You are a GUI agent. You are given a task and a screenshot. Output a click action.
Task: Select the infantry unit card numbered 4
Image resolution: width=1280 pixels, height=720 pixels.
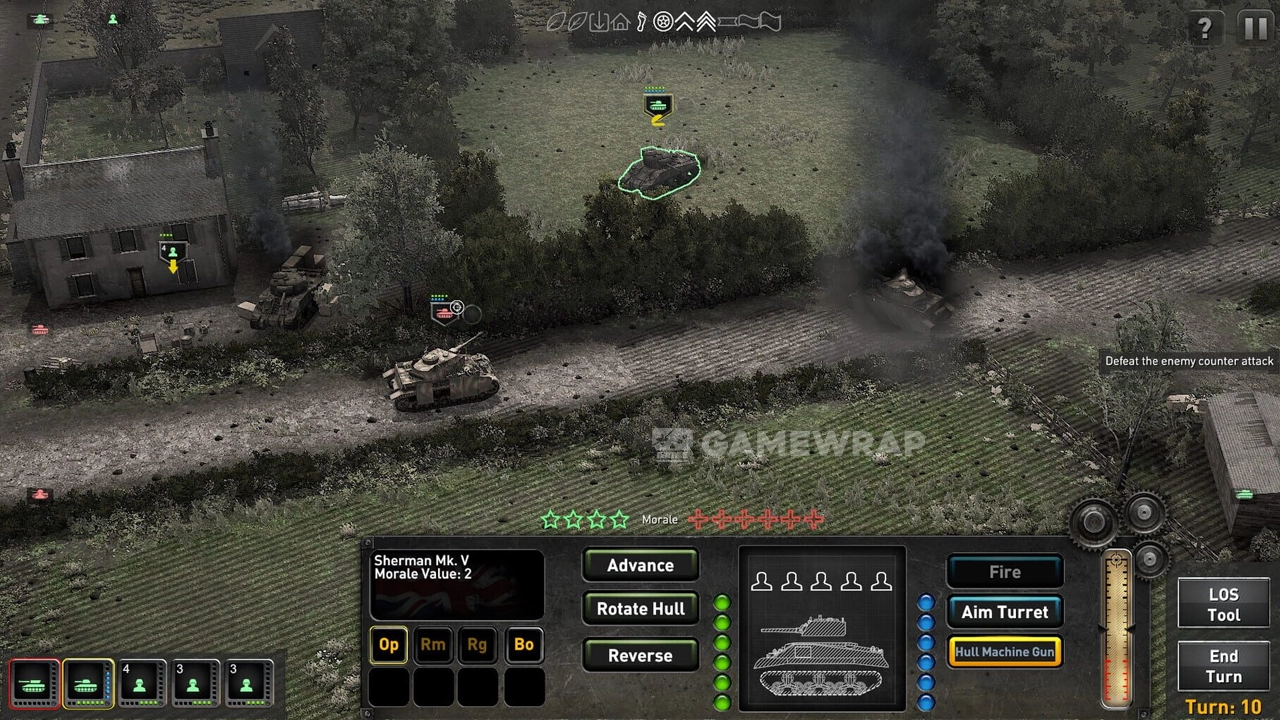[141, 684]
